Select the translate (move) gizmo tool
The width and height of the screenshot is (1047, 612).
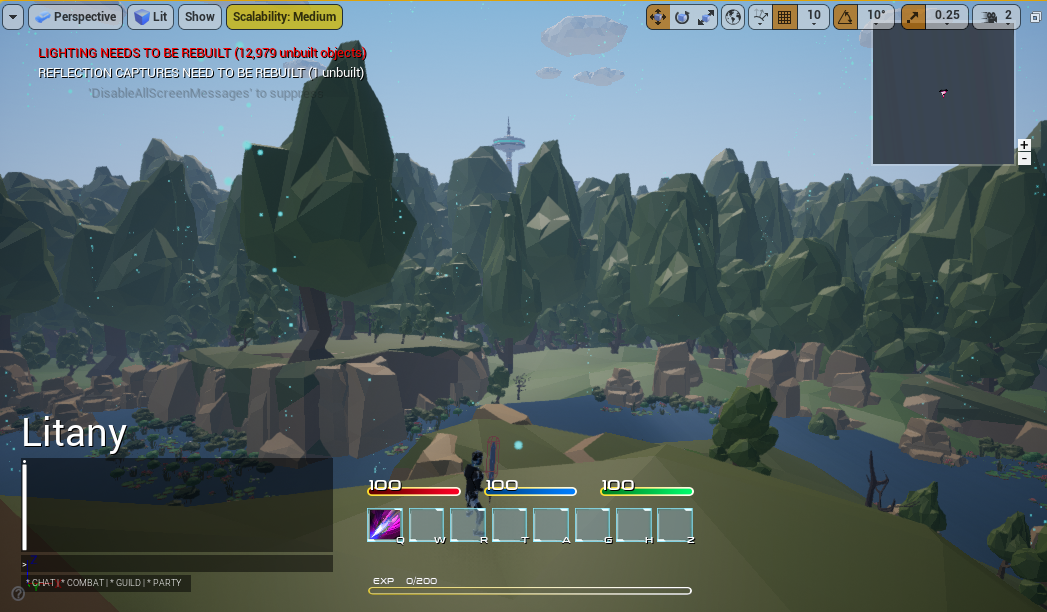click(x=658, y=17)
